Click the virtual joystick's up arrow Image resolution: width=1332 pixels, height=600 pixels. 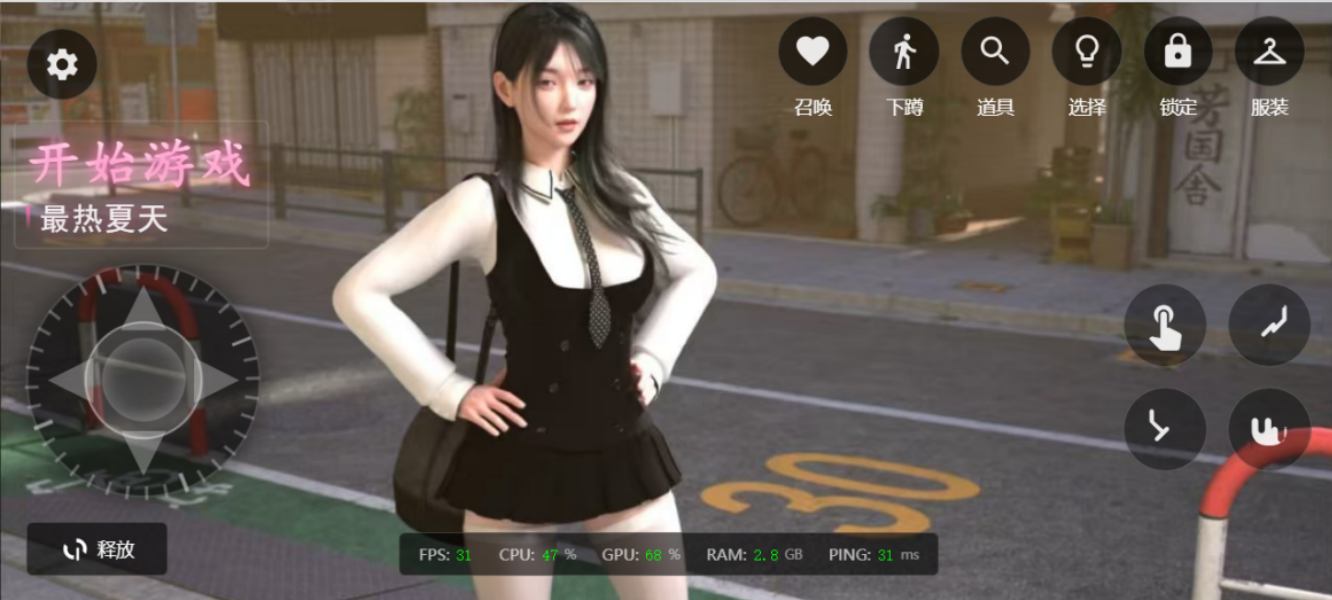[143, 307]
